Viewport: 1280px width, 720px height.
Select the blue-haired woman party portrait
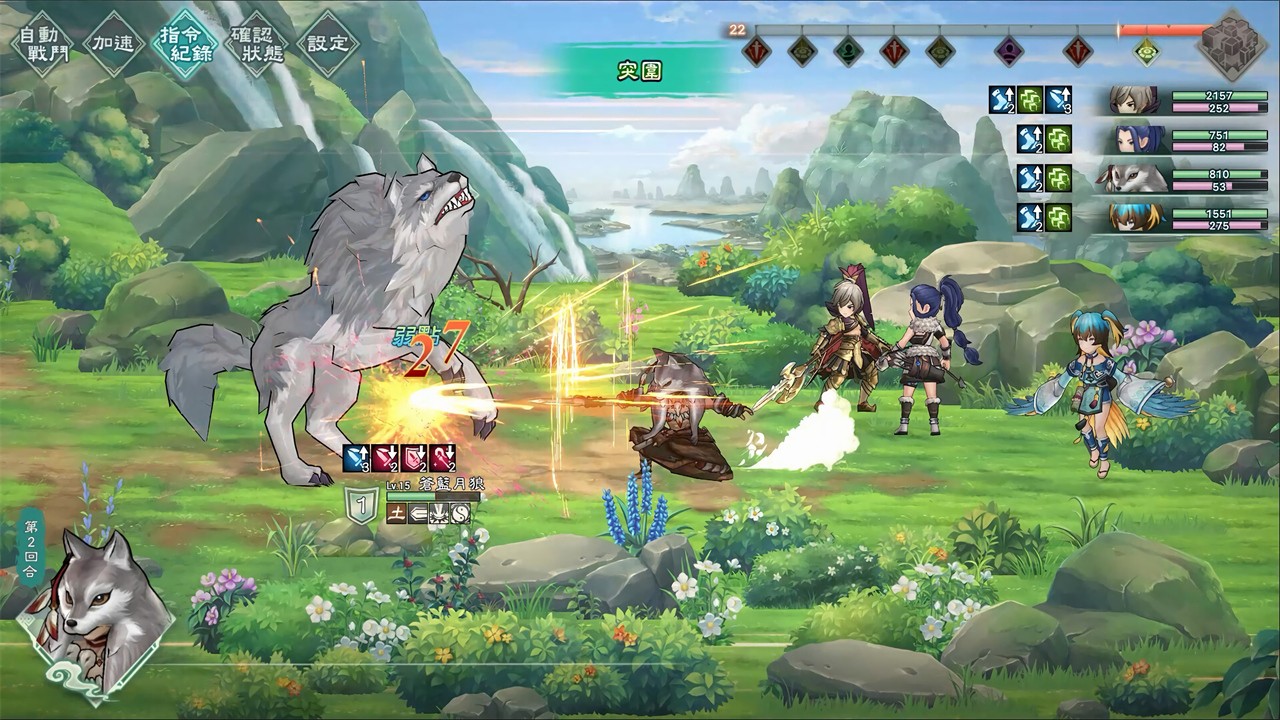pos(1134,139)
